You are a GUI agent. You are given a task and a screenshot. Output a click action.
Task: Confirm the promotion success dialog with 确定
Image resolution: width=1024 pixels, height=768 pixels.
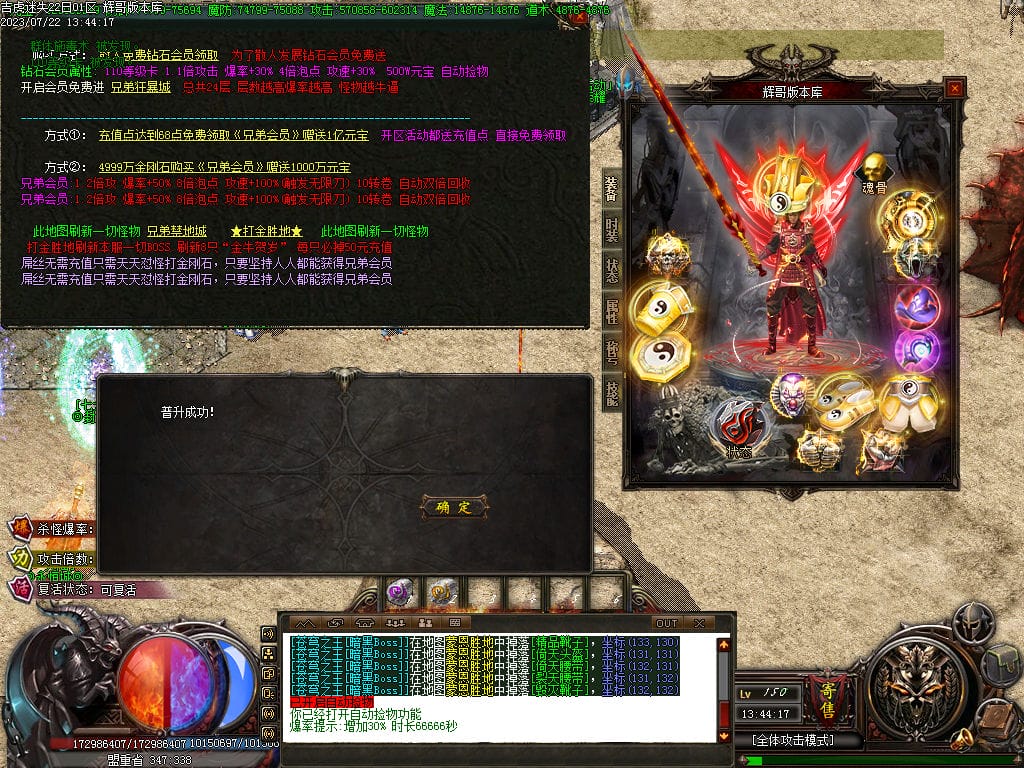coord(454,507)
